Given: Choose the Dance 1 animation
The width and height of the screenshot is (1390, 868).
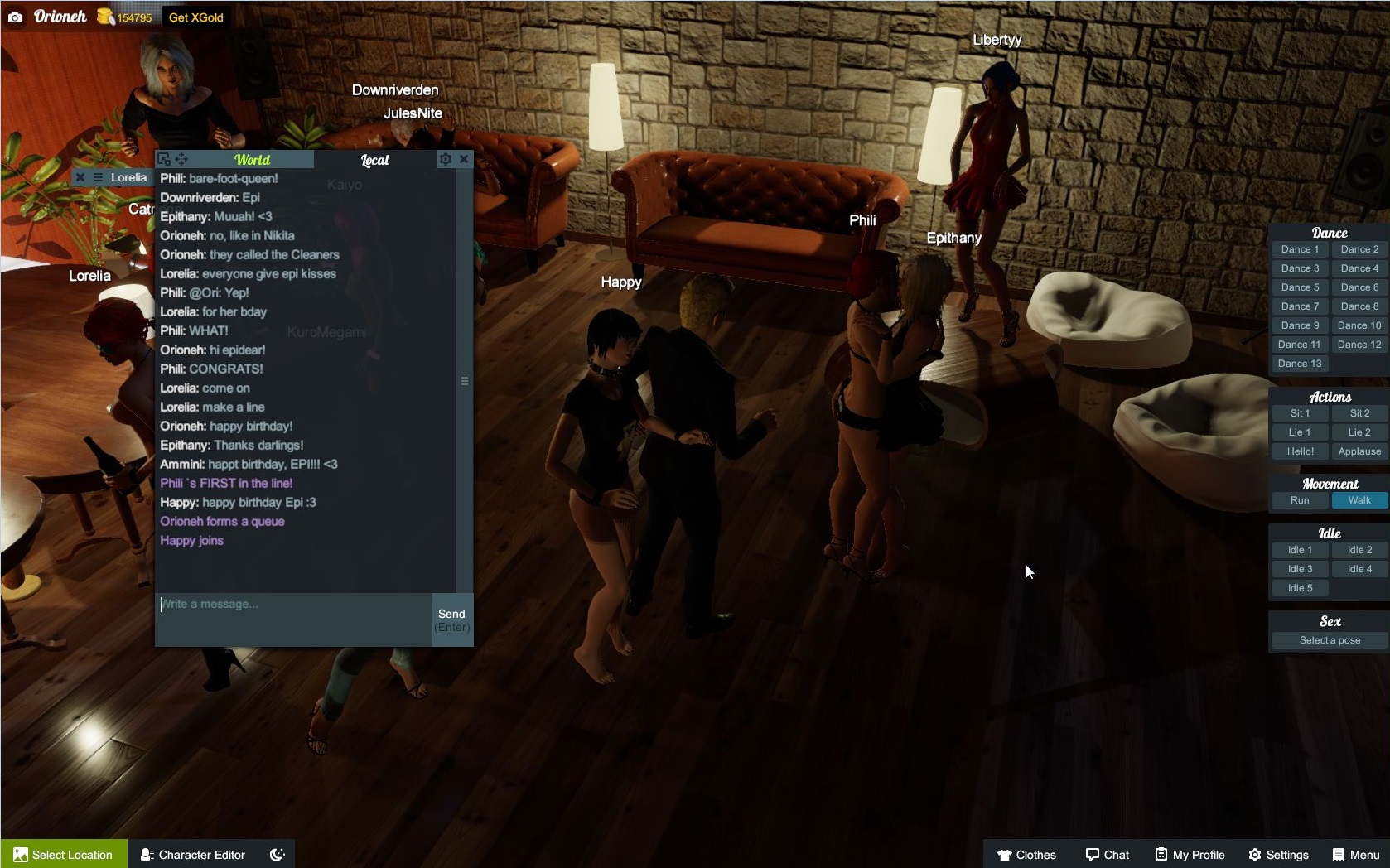Looking at the screenshot, I should pos(1300,249).
